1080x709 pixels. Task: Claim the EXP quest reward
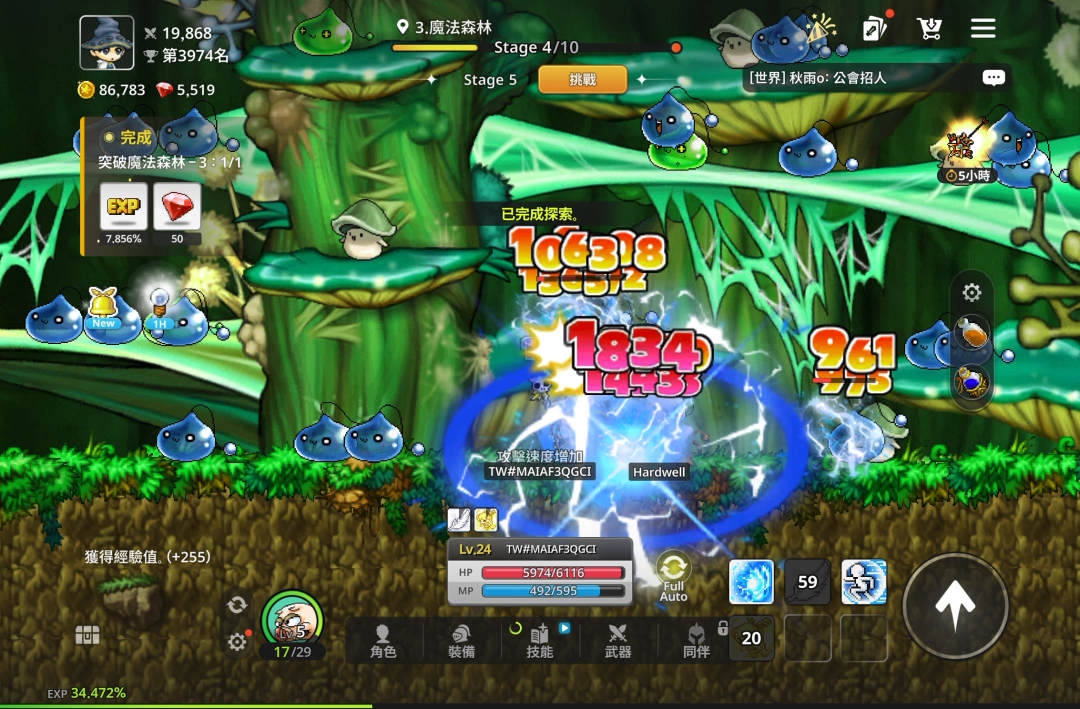(x=124, y=207)
